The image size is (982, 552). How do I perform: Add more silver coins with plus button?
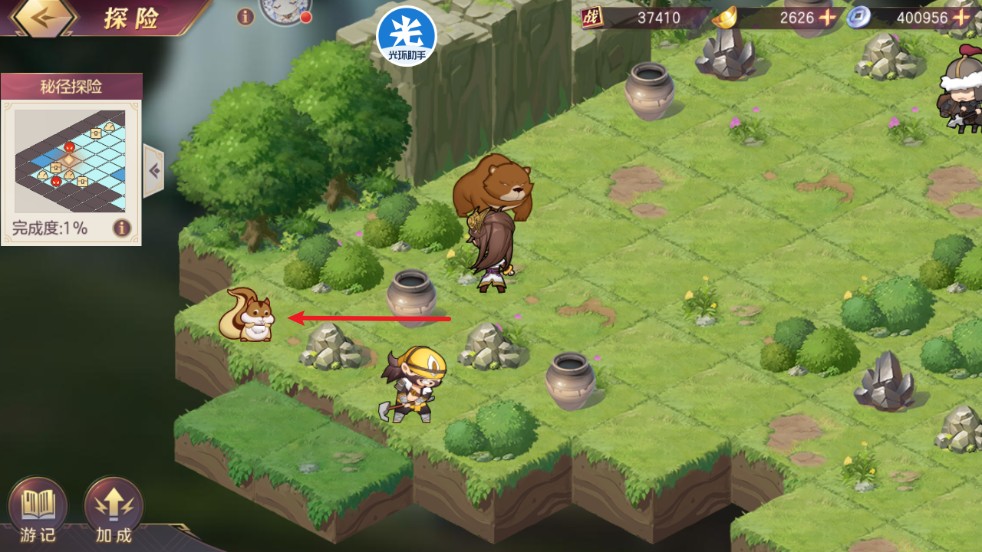click(x=961, y=17)
